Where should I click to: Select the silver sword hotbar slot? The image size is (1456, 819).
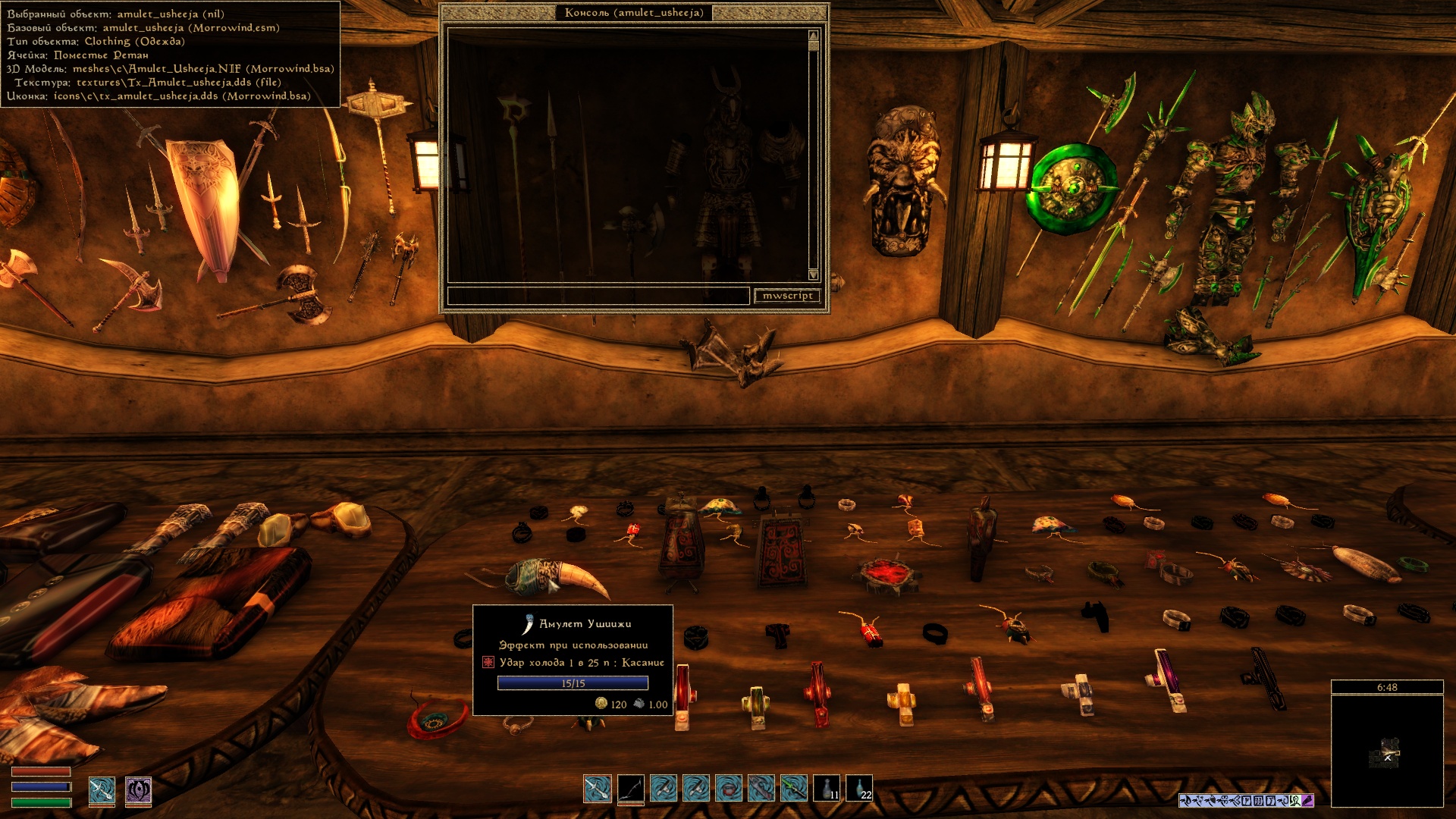tap(598, 789)
